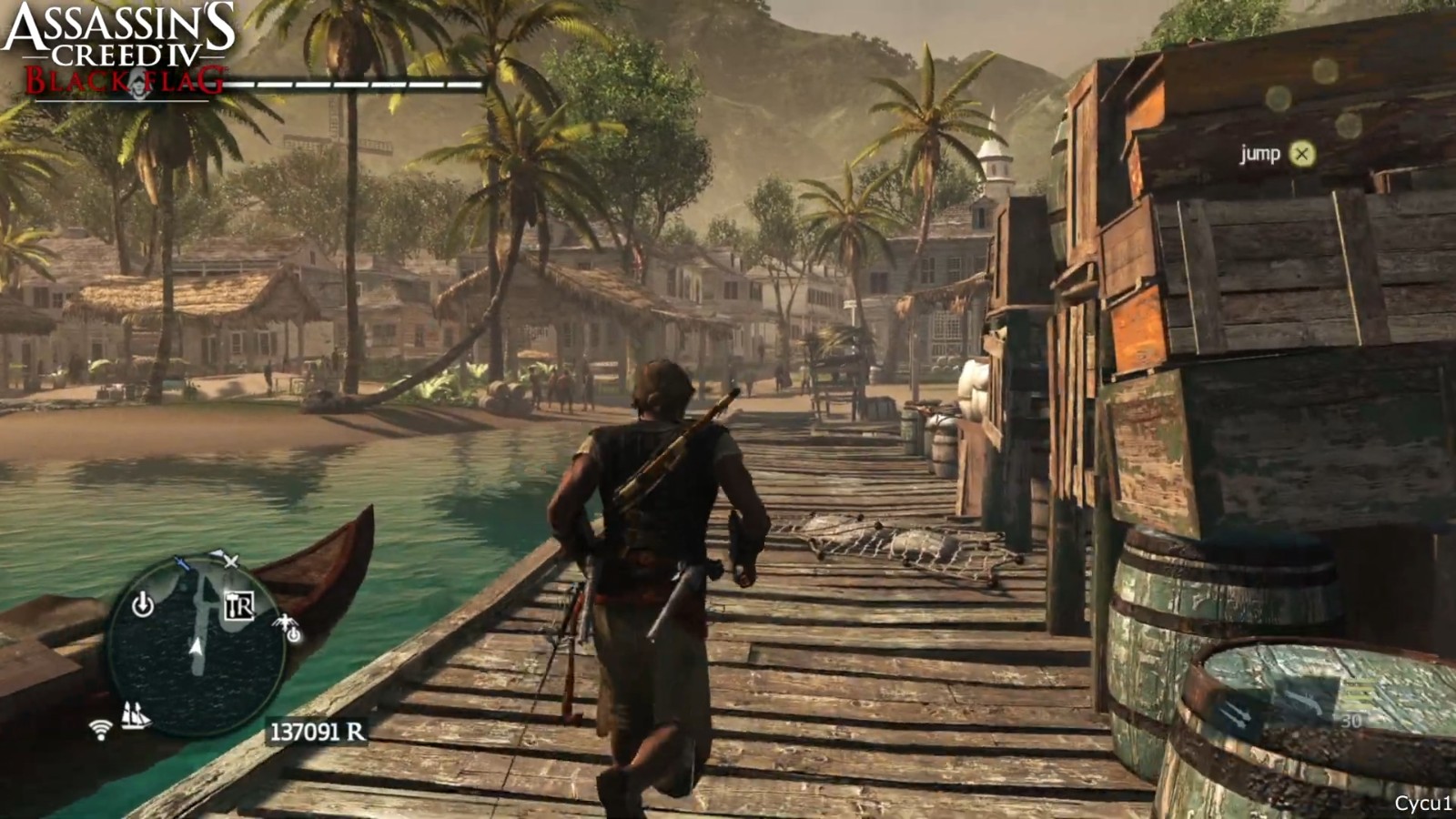Image resolution: width=1456 pixels, height=819 pixels.
Task: Click the wireless signal icon near the minimap
Action: click(x=100, y=729)
